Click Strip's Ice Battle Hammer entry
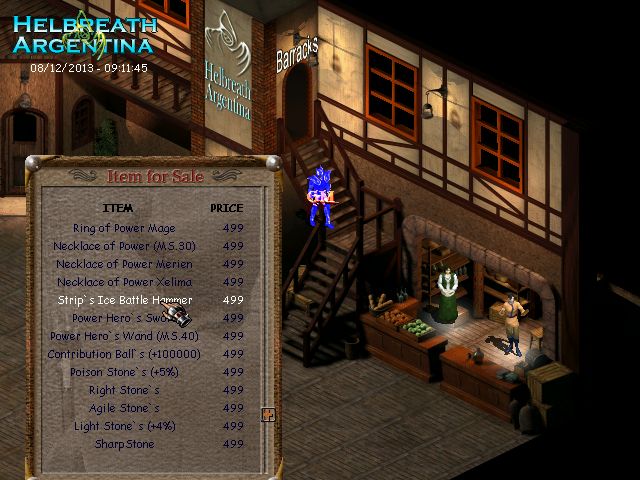The image size is (640, 480). 124,300
